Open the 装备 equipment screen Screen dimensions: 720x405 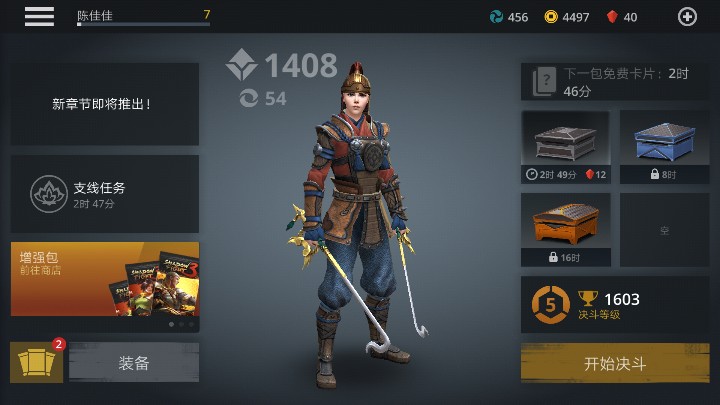click(x=134, y=363)
